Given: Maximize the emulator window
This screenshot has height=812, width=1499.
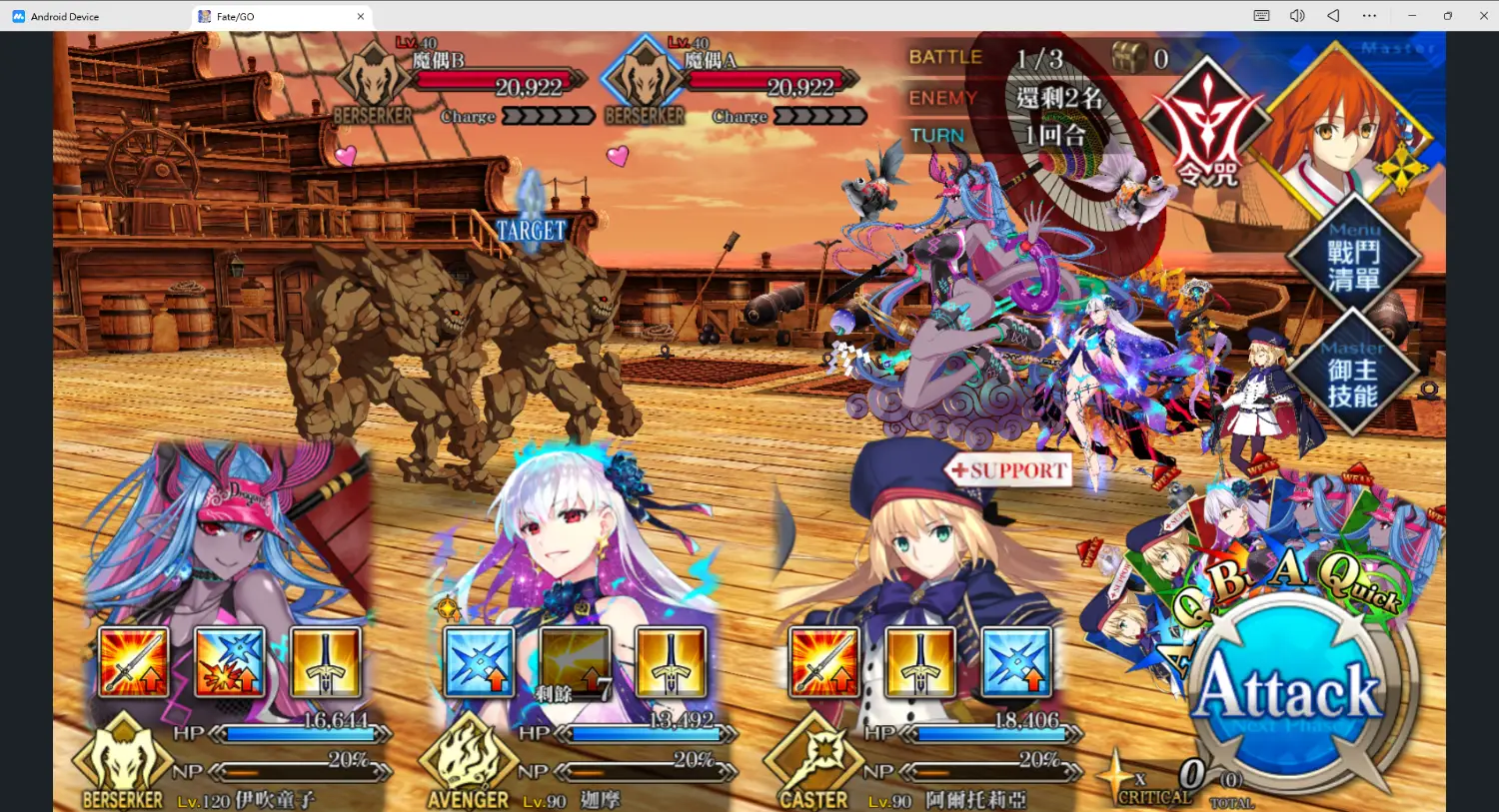Looking at the screenshot, I should click(x=1447, y=16).
